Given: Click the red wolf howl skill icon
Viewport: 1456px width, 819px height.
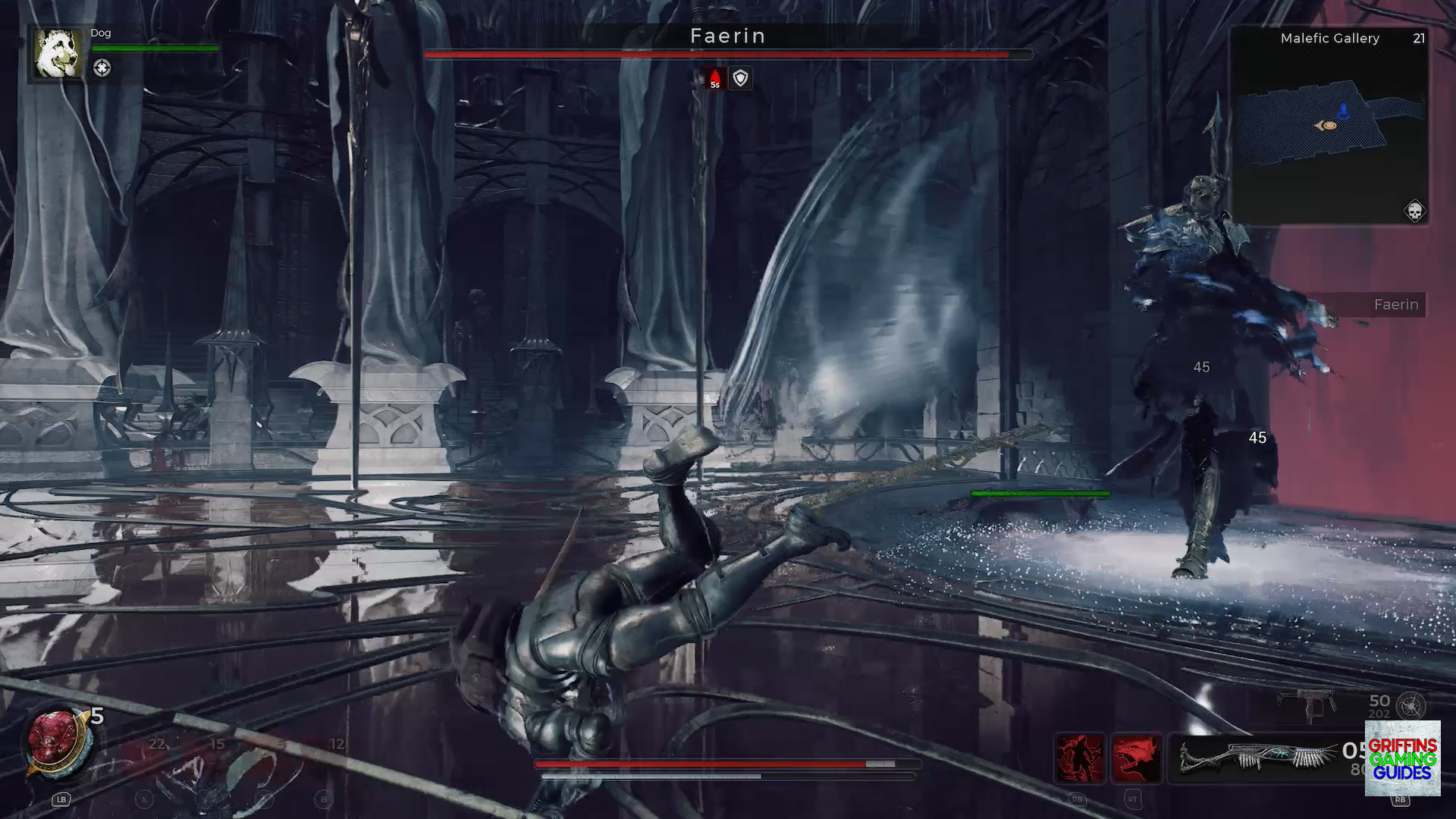Looking at the screenshot, I should [x=1137, y=758].
